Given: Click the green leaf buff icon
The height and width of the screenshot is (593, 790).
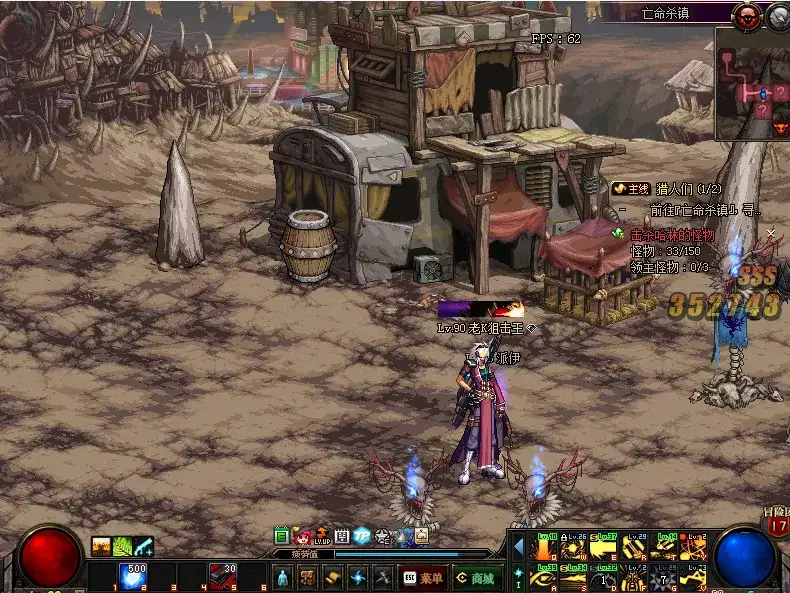Looking at the screenshot, I should (x=122, y=546).
